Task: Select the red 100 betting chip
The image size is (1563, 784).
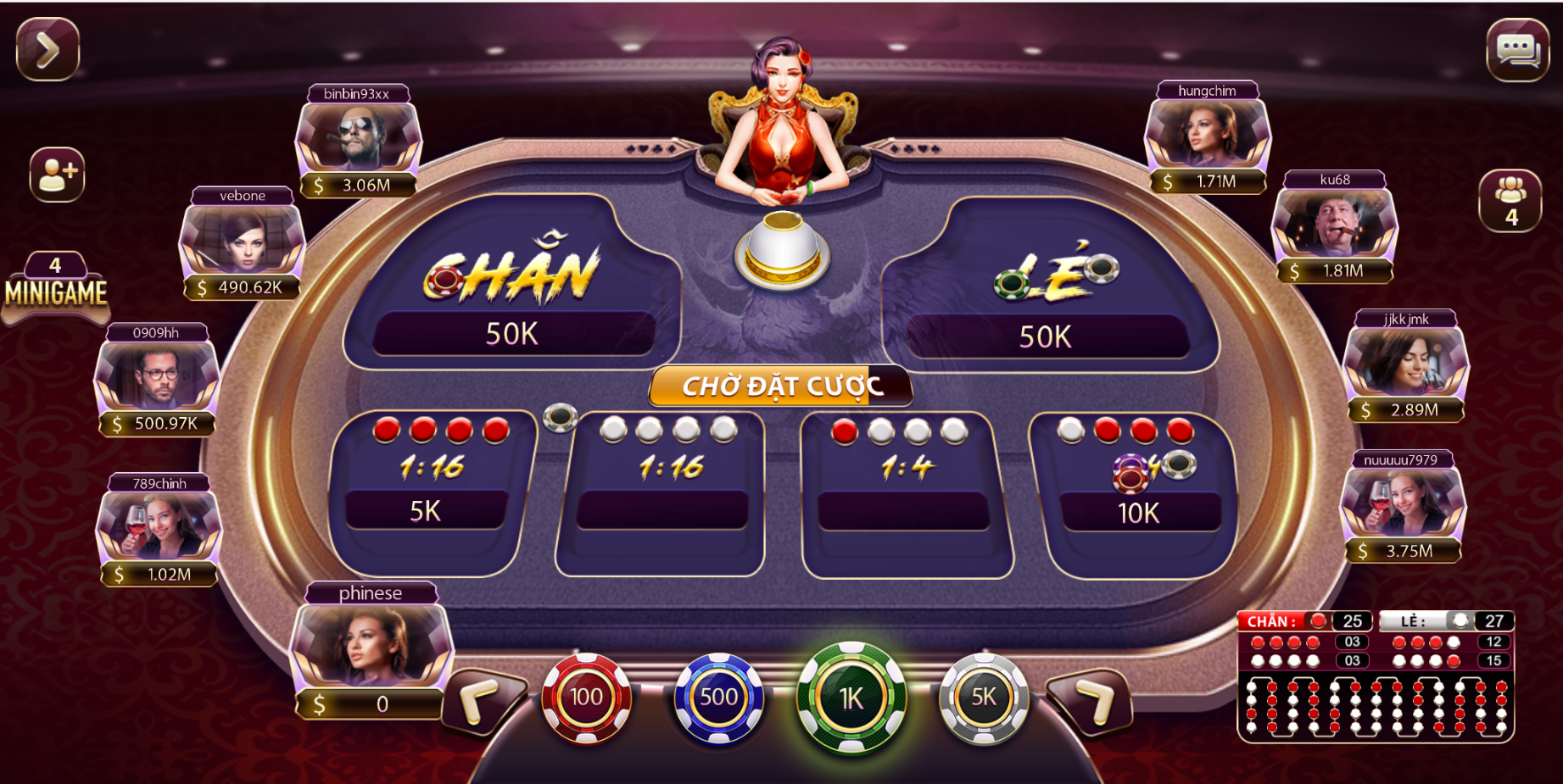Action: [x=587, y=698]
